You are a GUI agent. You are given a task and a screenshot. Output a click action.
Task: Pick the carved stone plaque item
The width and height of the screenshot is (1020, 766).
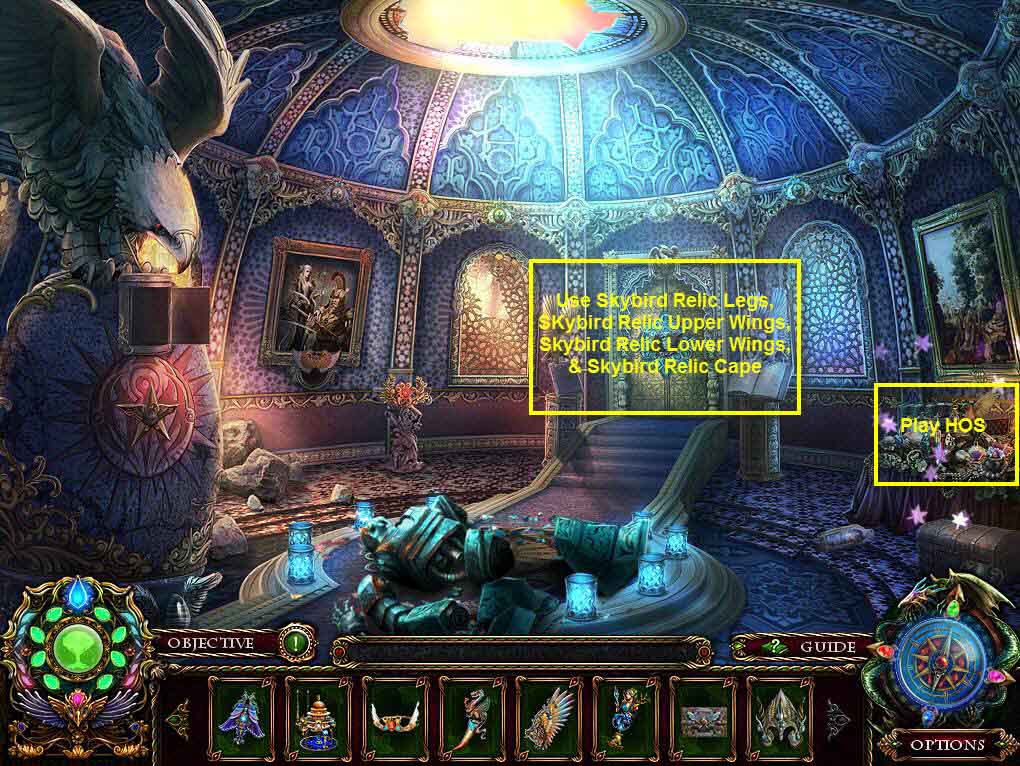703,715
